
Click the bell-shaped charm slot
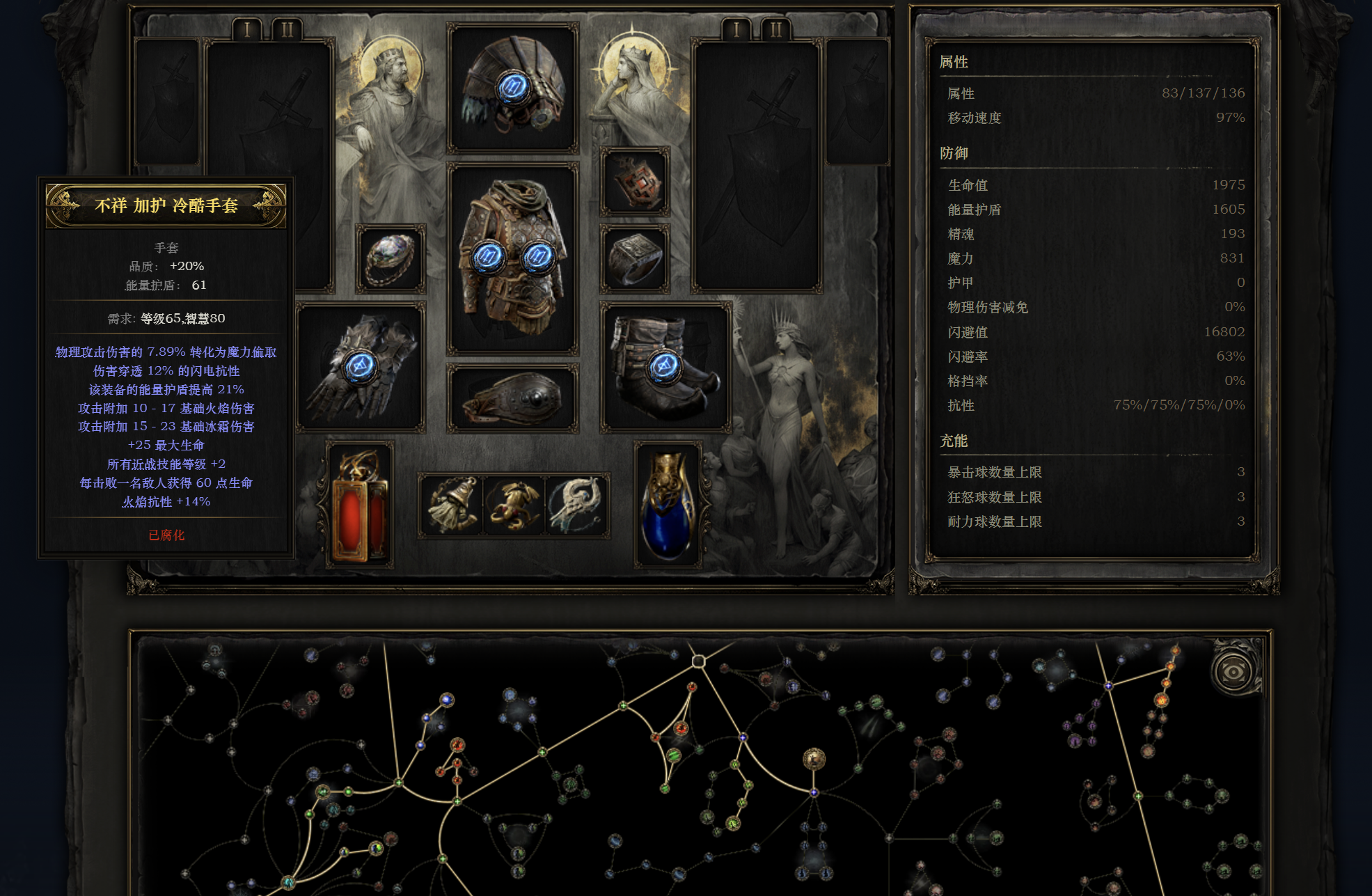pos(451,505)
